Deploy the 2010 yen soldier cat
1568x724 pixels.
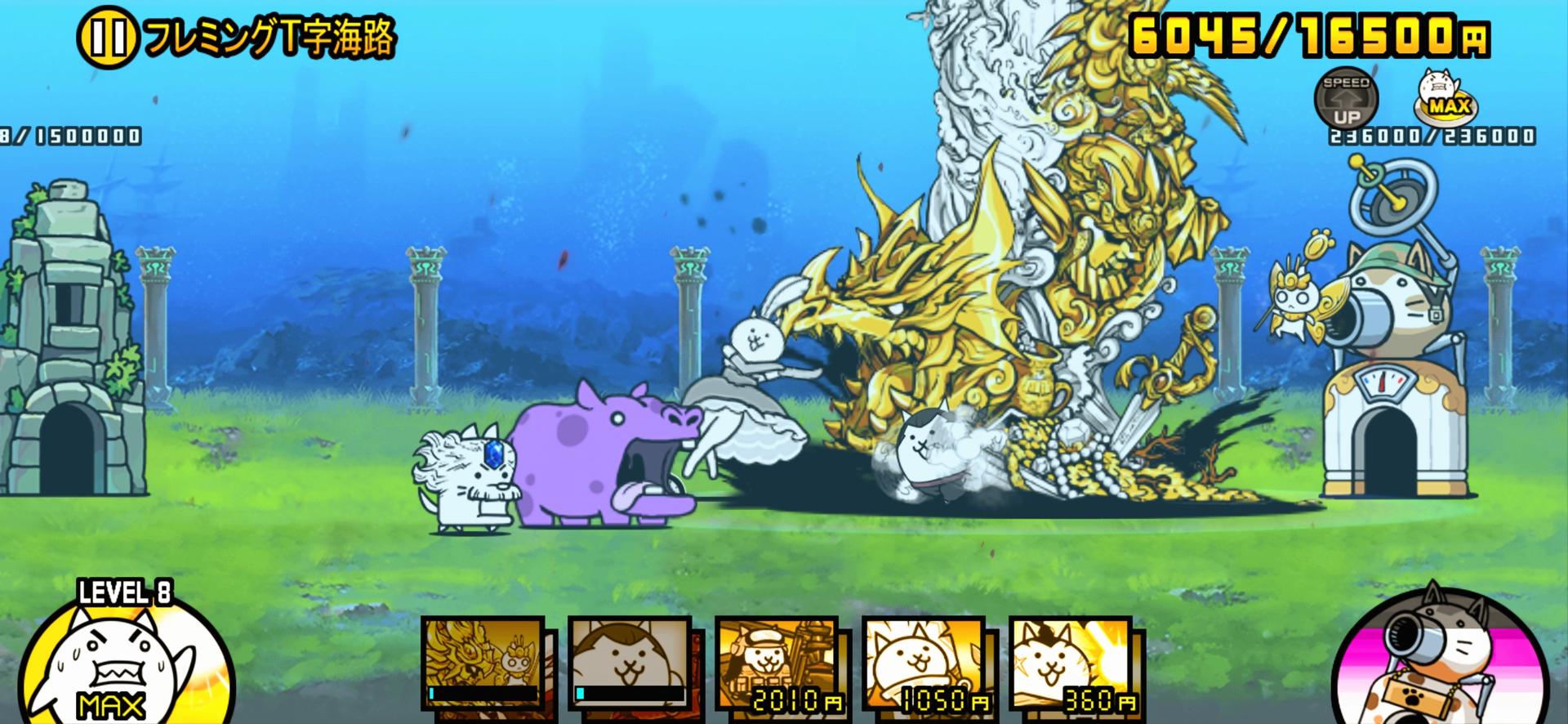777,664
